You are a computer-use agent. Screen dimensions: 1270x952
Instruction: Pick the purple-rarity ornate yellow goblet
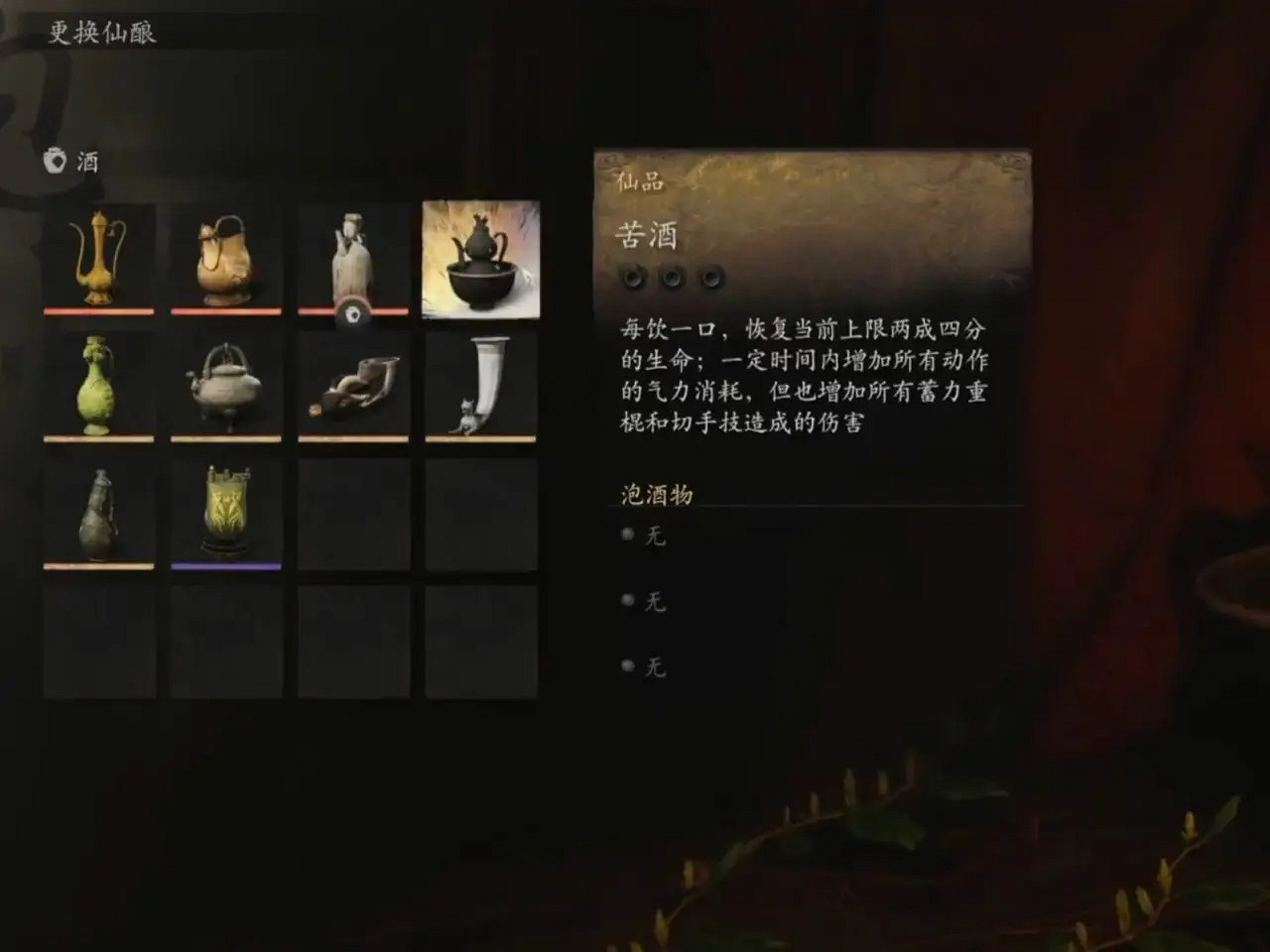[x=226, y=514]
